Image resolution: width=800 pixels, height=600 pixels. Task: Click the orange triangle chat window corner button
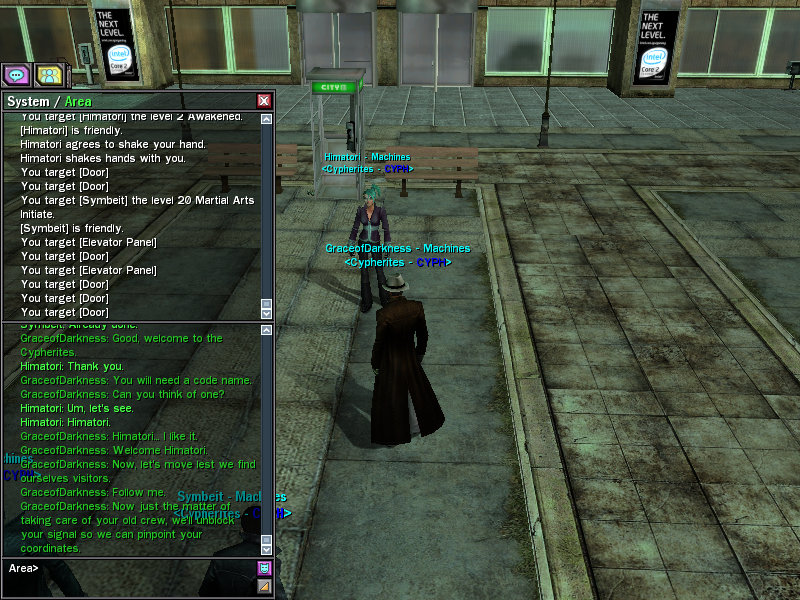[x=264, y=586]
